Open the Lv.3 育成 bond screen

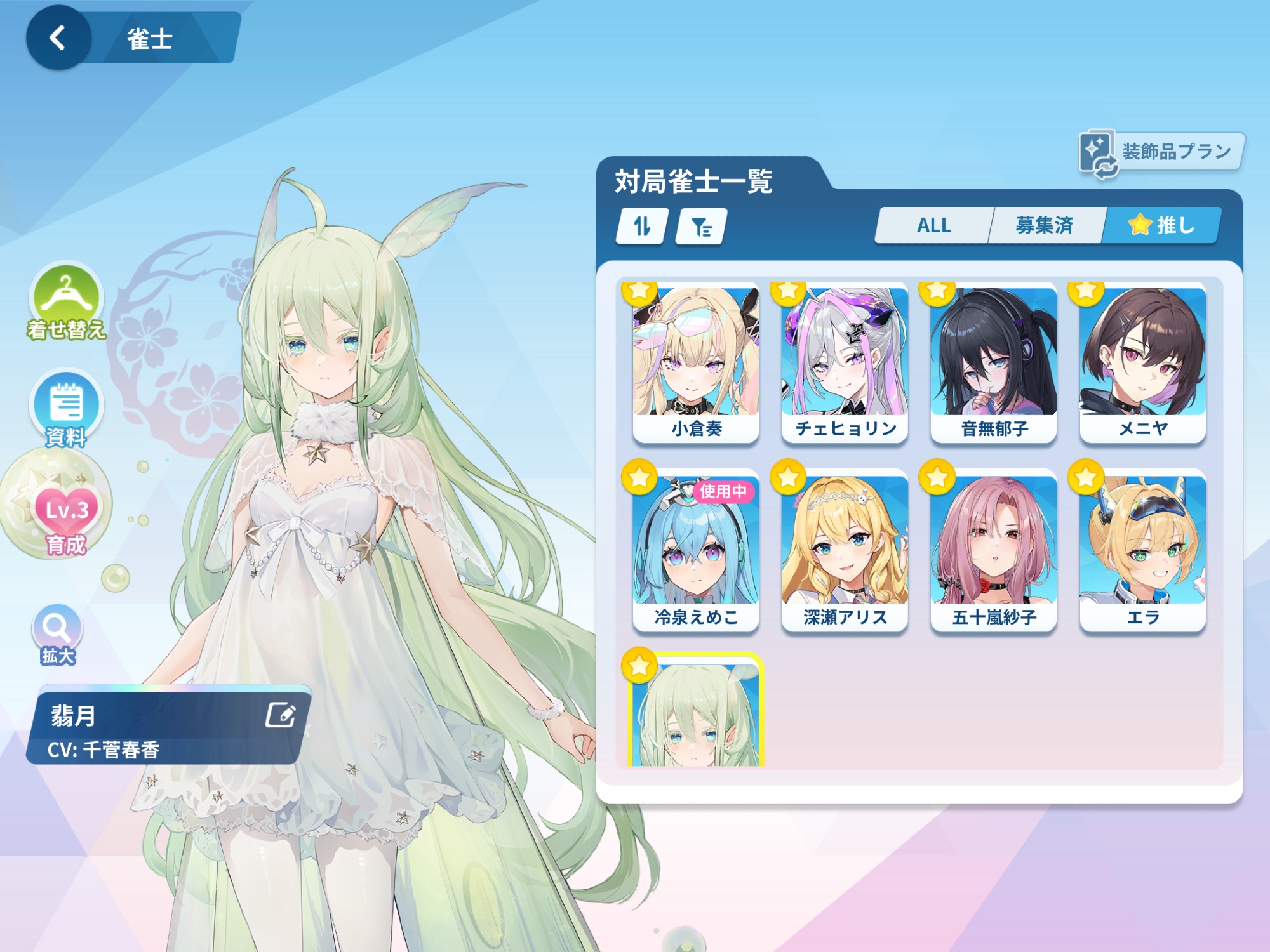pos(66,513)
